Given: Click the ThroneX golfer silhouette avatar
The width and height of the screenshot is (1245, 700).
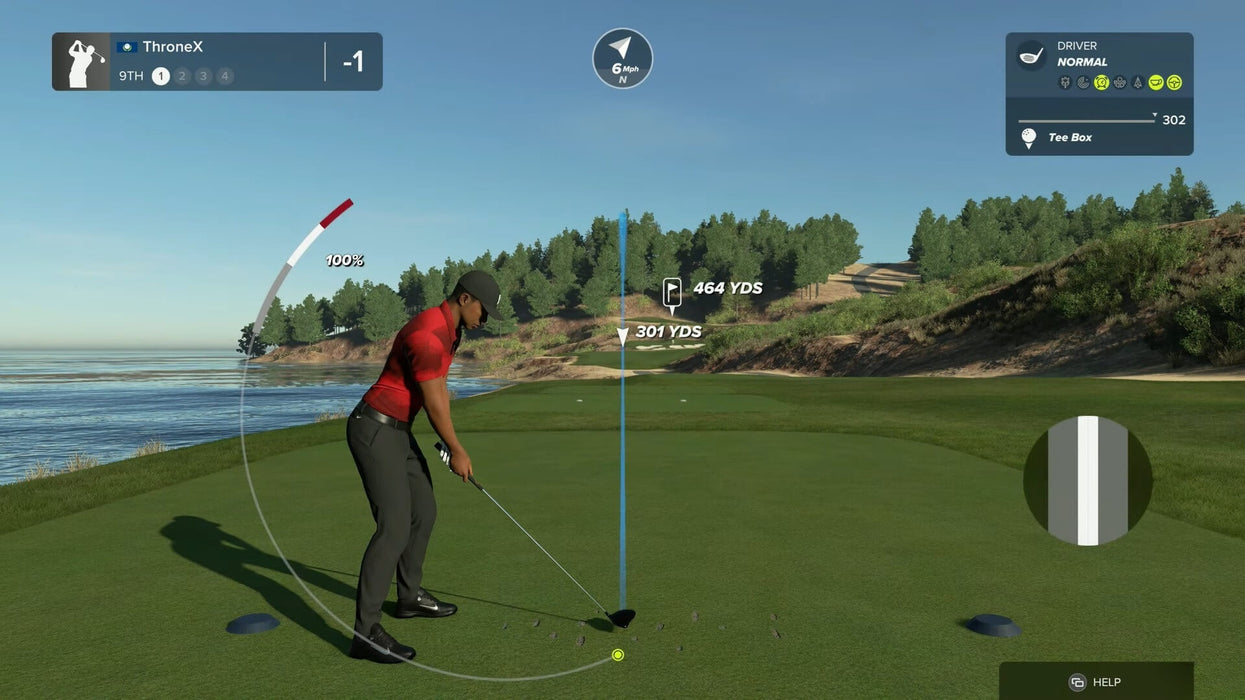Looking at the screenshot, I should point(82,62).
